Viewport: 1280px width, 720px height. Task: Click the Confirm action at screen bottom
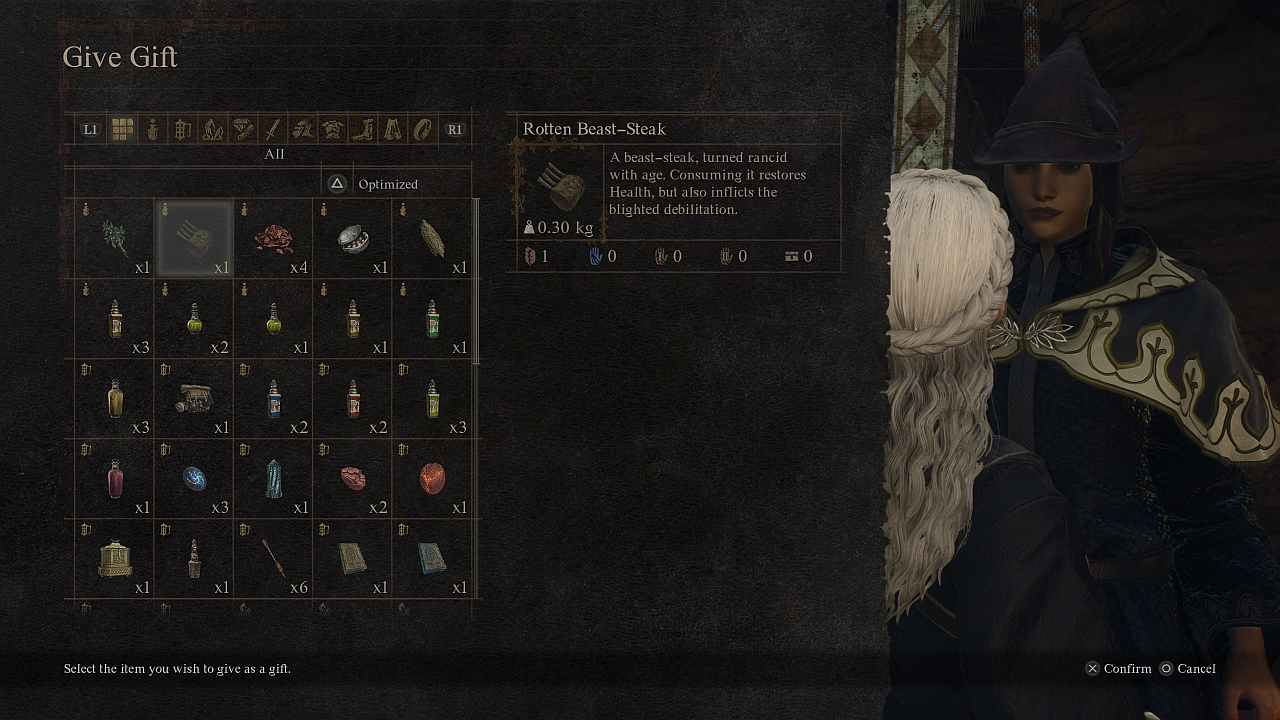(x=1119, y=668)
